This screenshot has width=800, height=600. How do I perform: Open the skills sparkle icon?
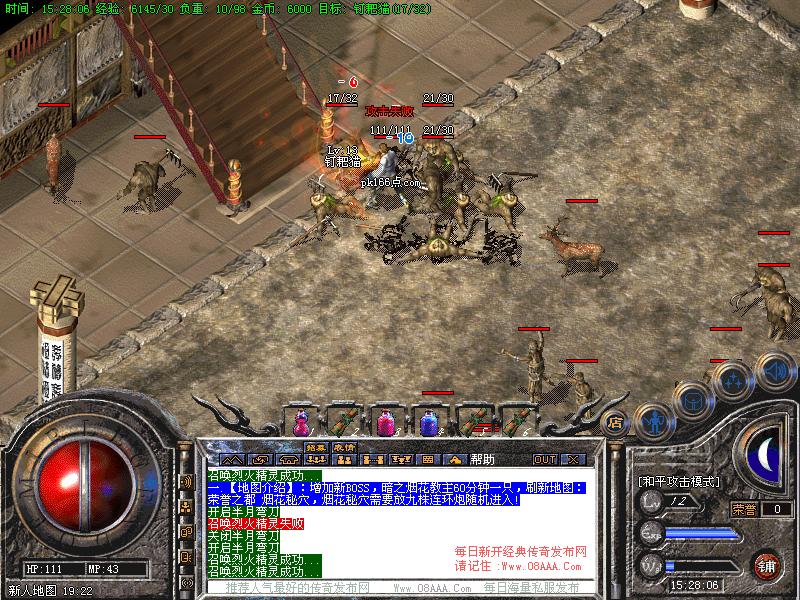733,381
